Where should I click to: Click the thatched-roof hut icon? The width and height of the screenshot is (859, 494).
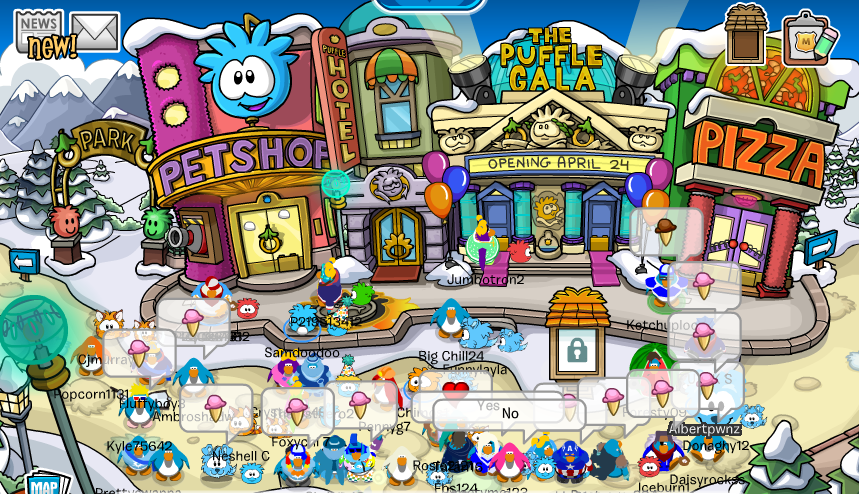pyautogui.click(x=745, y=34)
